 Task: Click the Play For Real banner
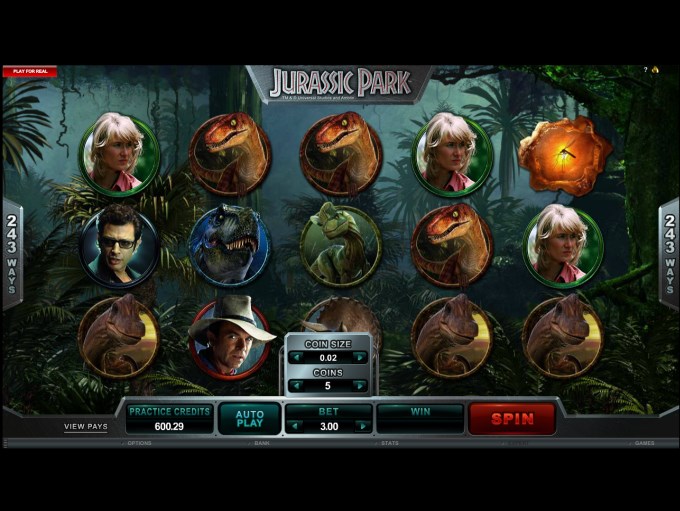tap(29, 71)
